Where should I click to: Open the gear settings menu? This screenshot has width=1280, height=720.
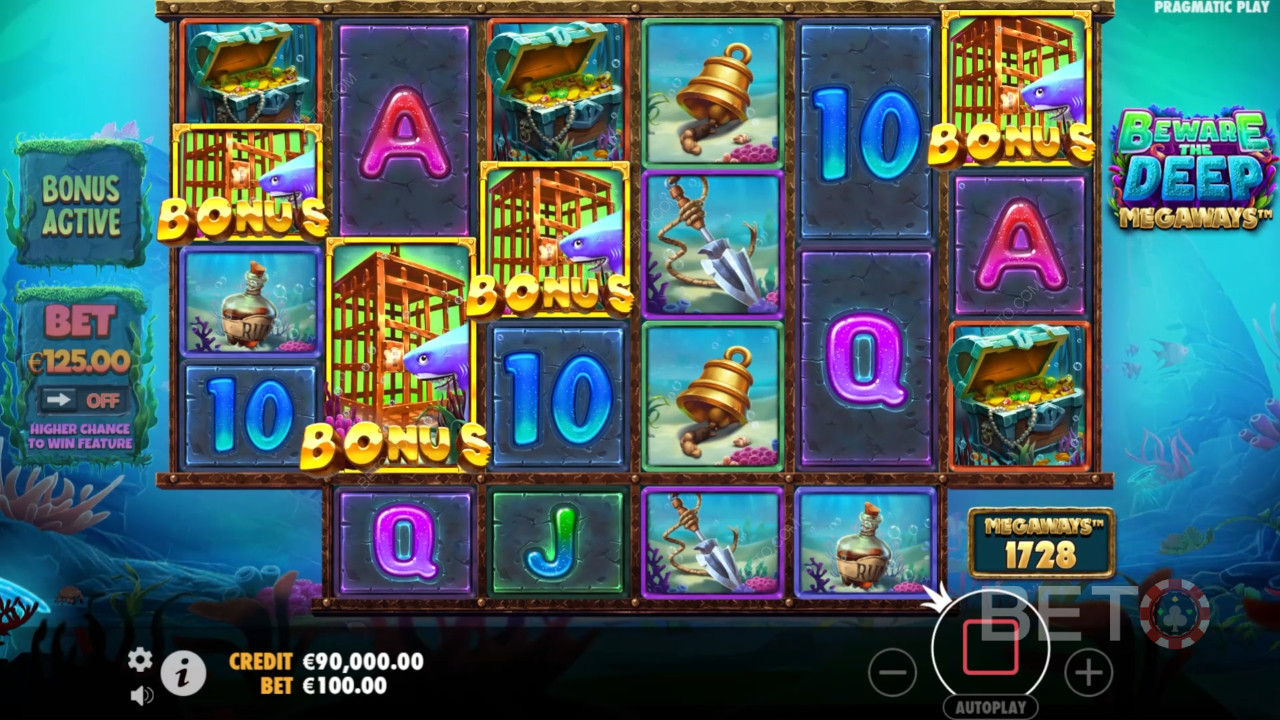tap(140, 659)
